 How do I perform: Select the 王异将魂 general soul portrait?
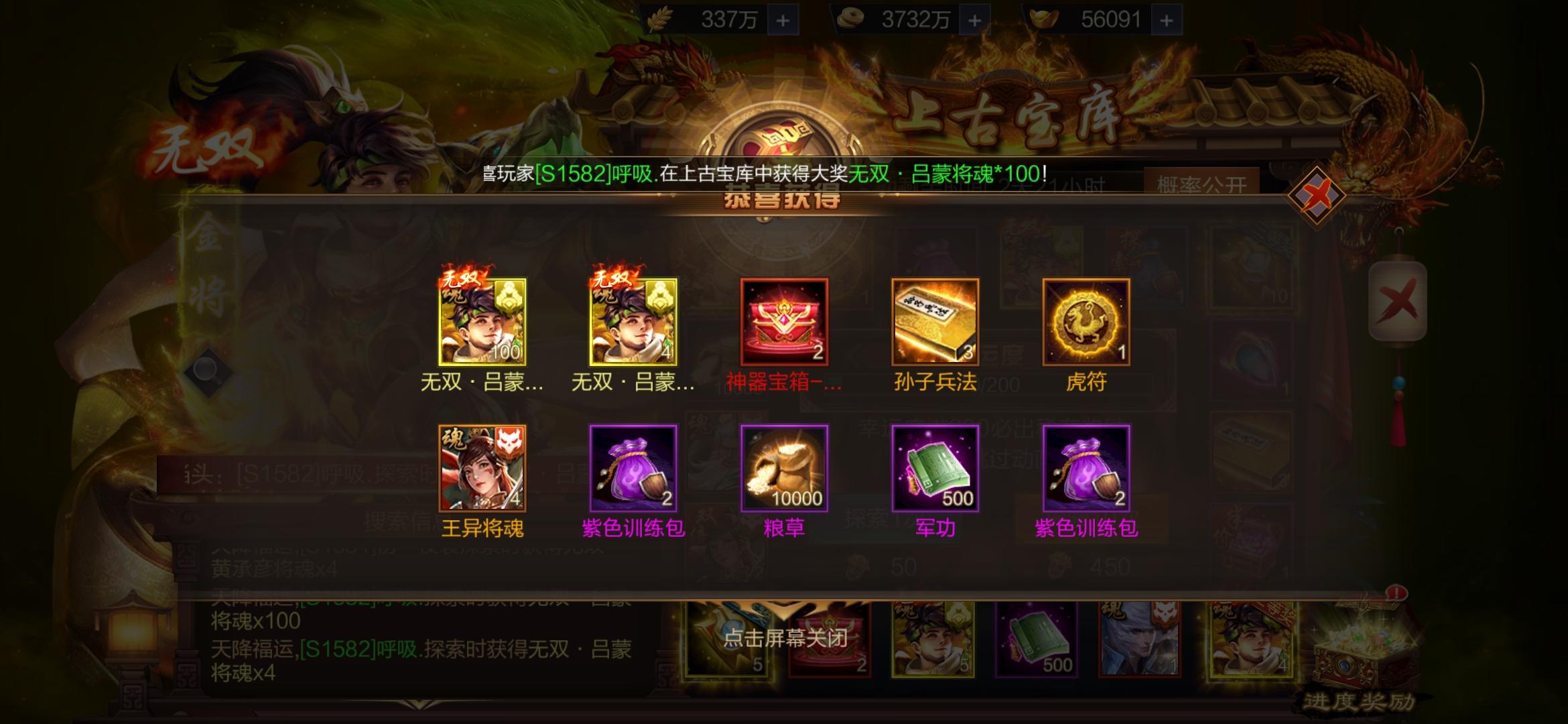[482, 469]
